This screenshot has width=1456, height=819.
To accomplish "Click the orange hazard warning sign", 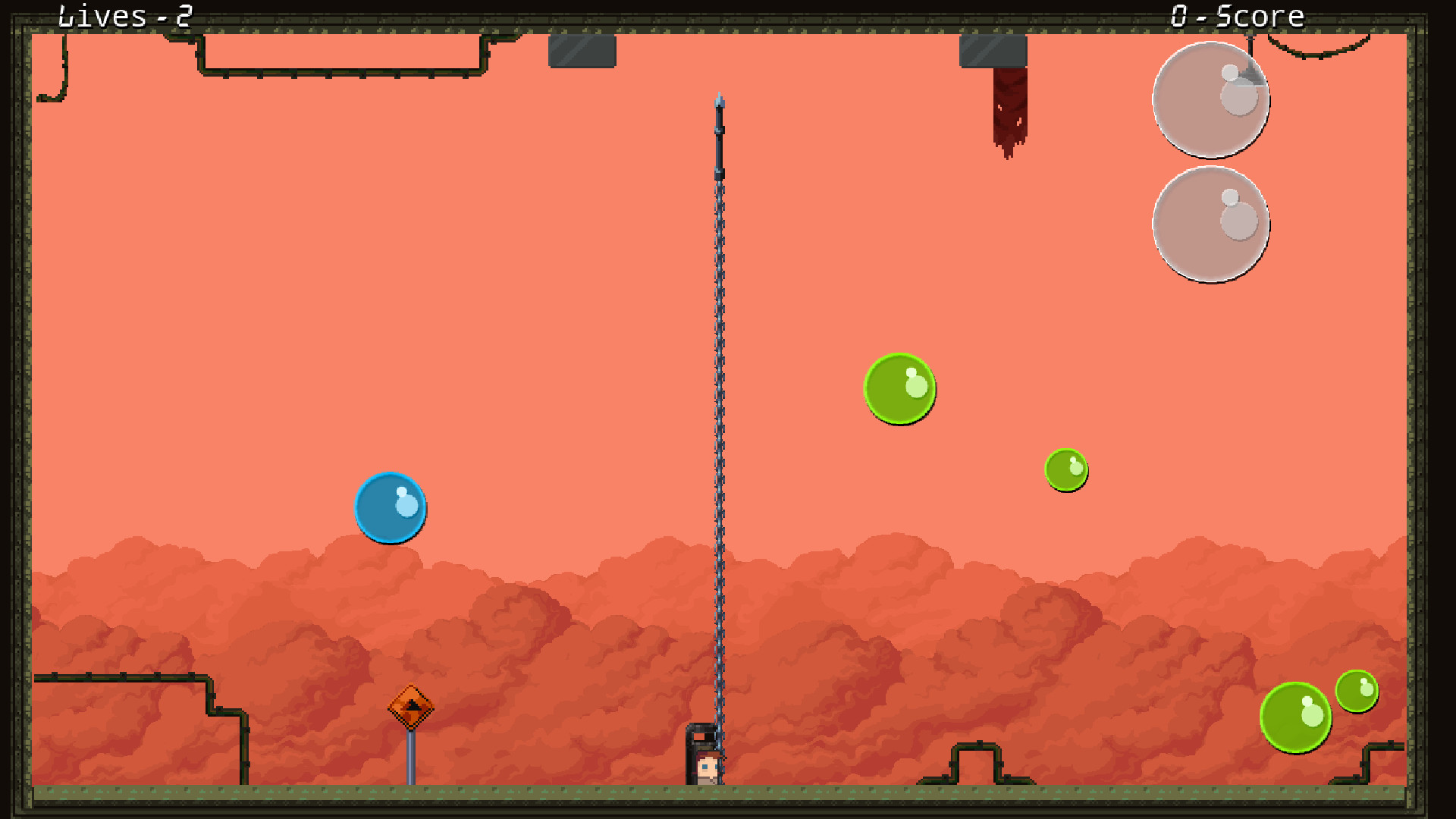I will tap(412, 707).
